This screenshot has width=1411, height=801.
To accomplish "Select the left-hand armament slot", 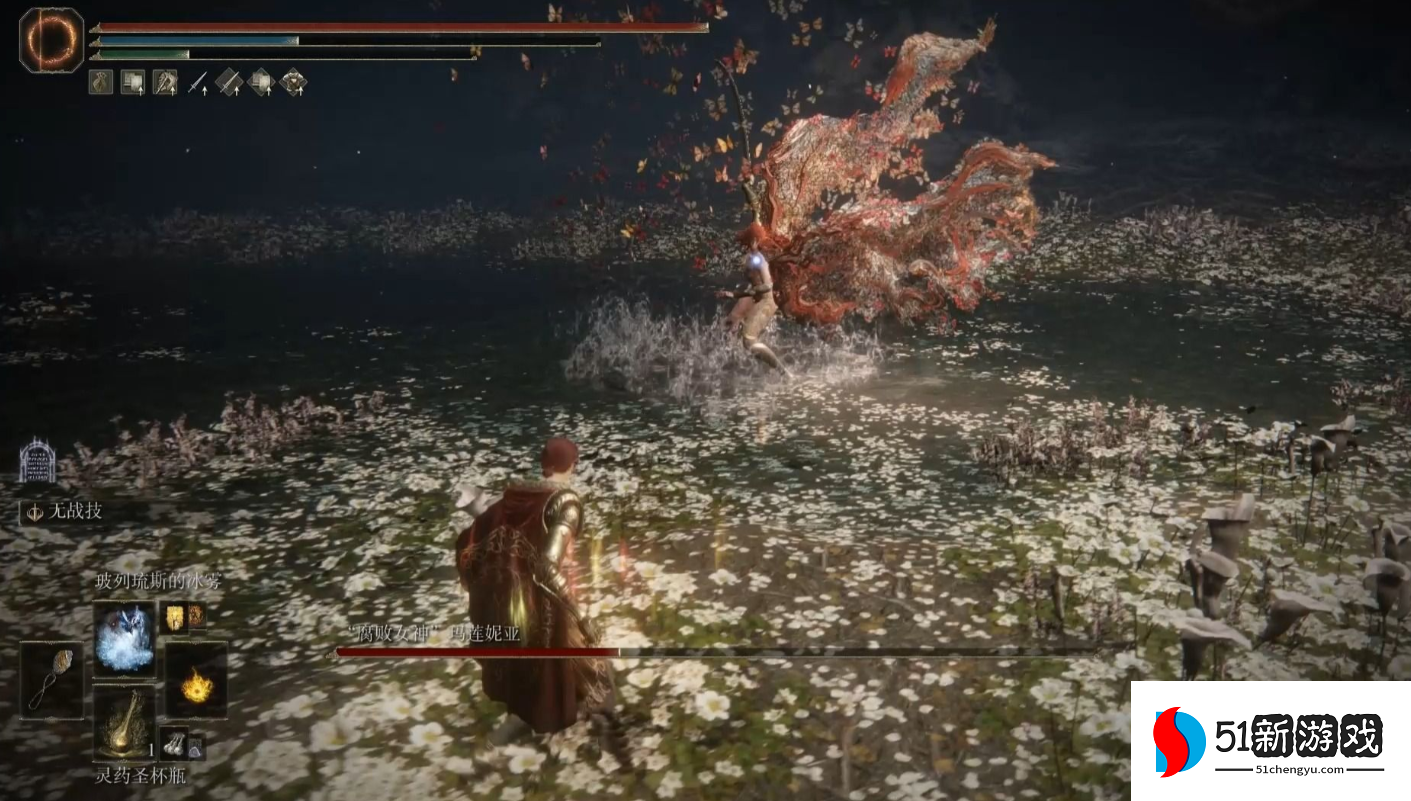I will click(52, 679).
